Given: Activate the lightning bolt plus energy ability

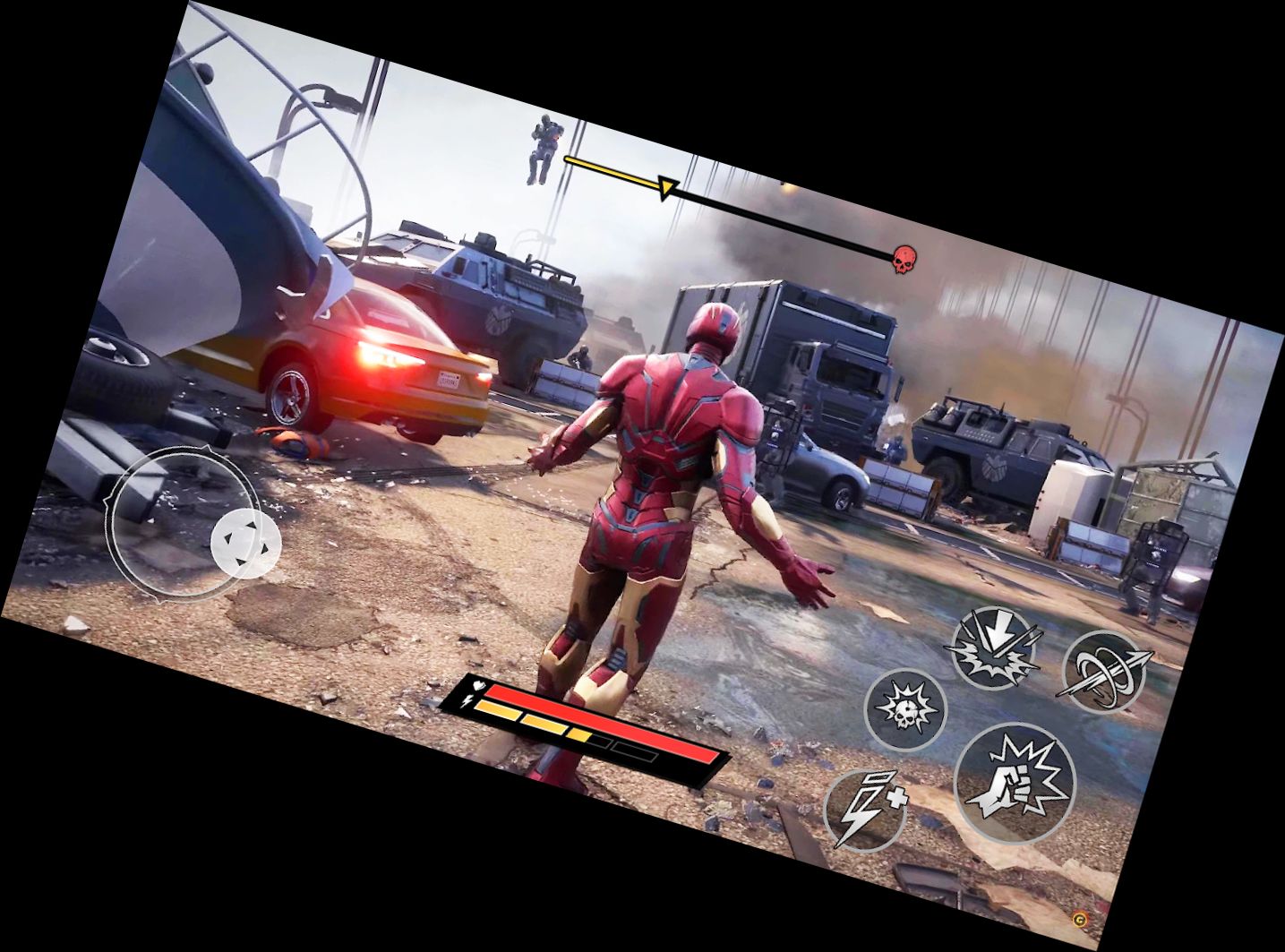Looking at the screenshot, I should point(865,810).
